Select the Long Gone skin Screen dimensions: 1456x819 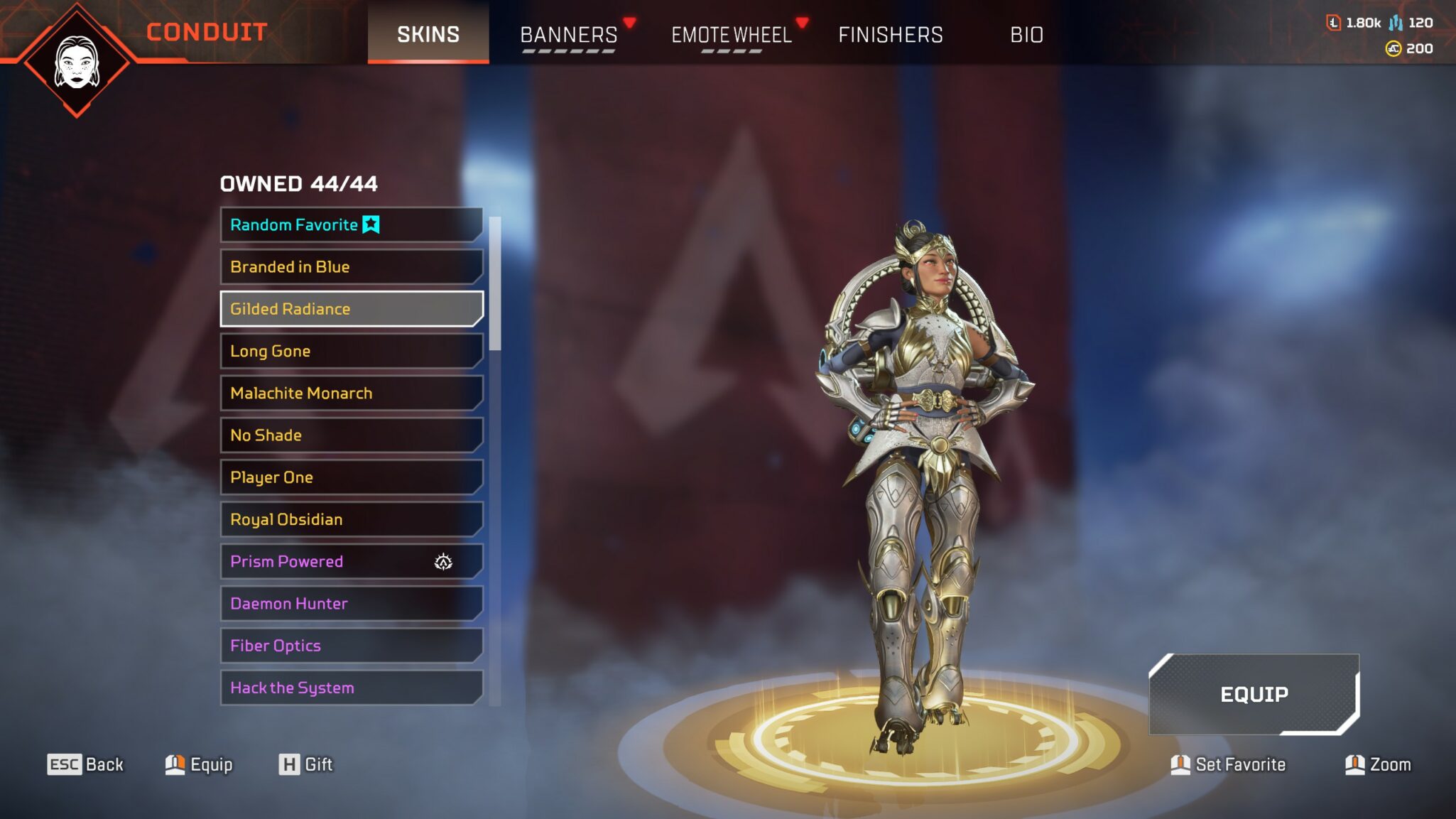352,351
